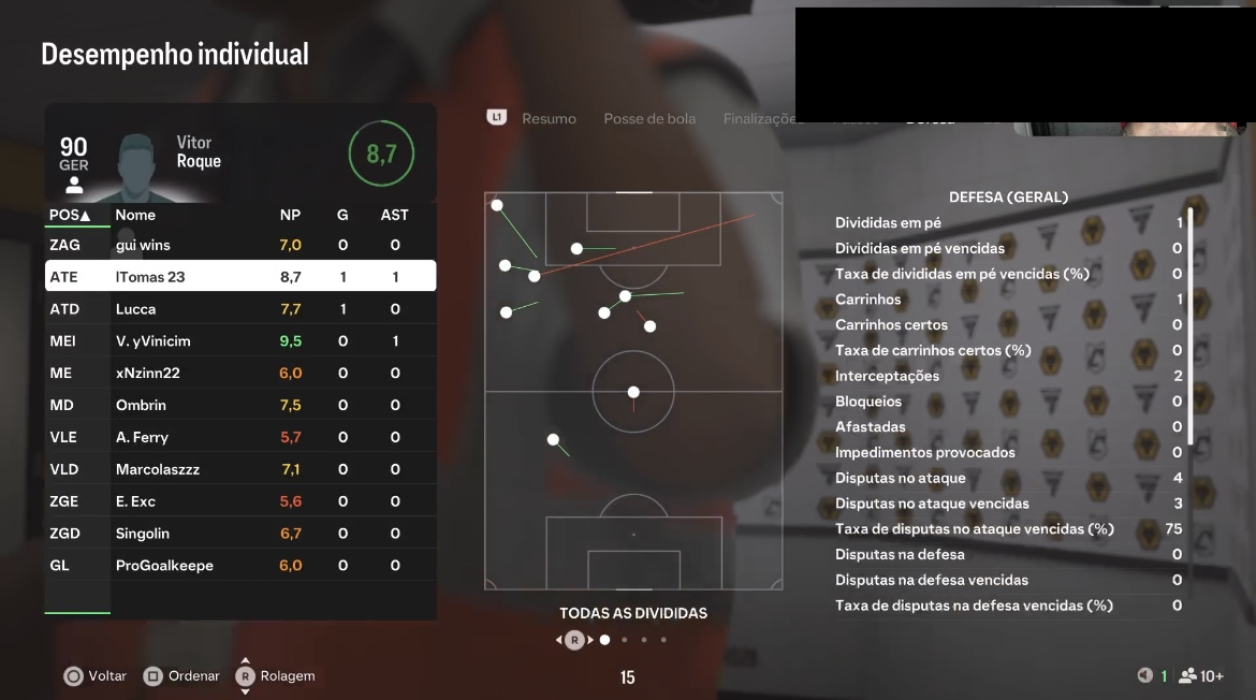
Task: Choose the A. Ferry player row
Action: [240, 437]
